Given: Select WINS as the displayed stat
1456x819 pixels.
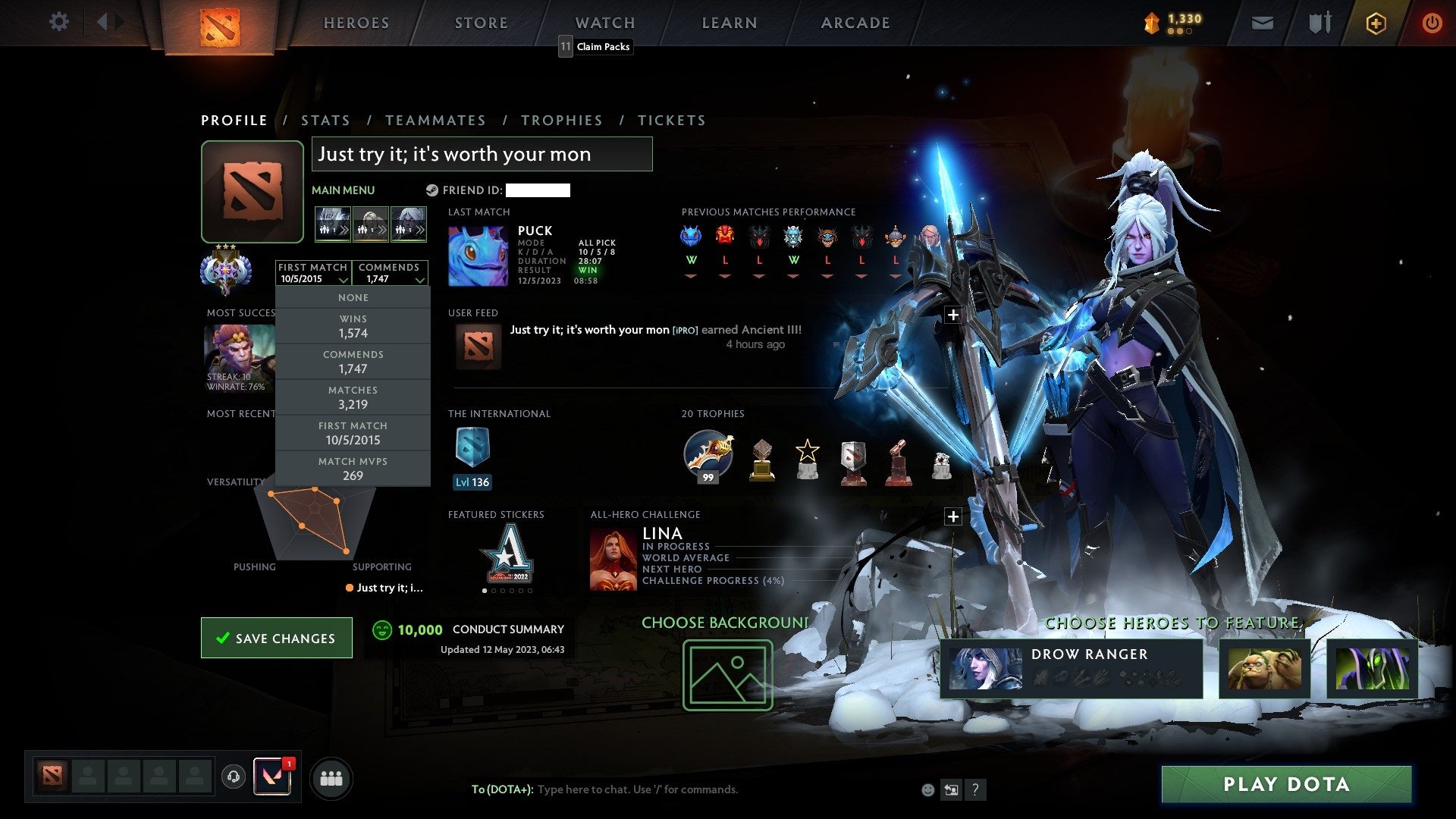Looking at the screenshot, I should (x=353, y=326).
